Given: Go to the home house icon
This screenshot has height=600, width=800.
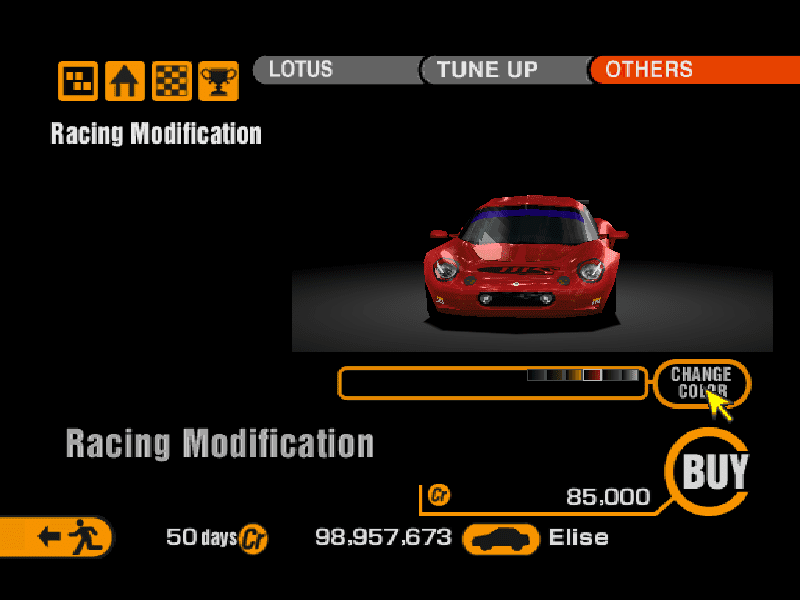Looking at the screenshot, I should pos(125,81).
